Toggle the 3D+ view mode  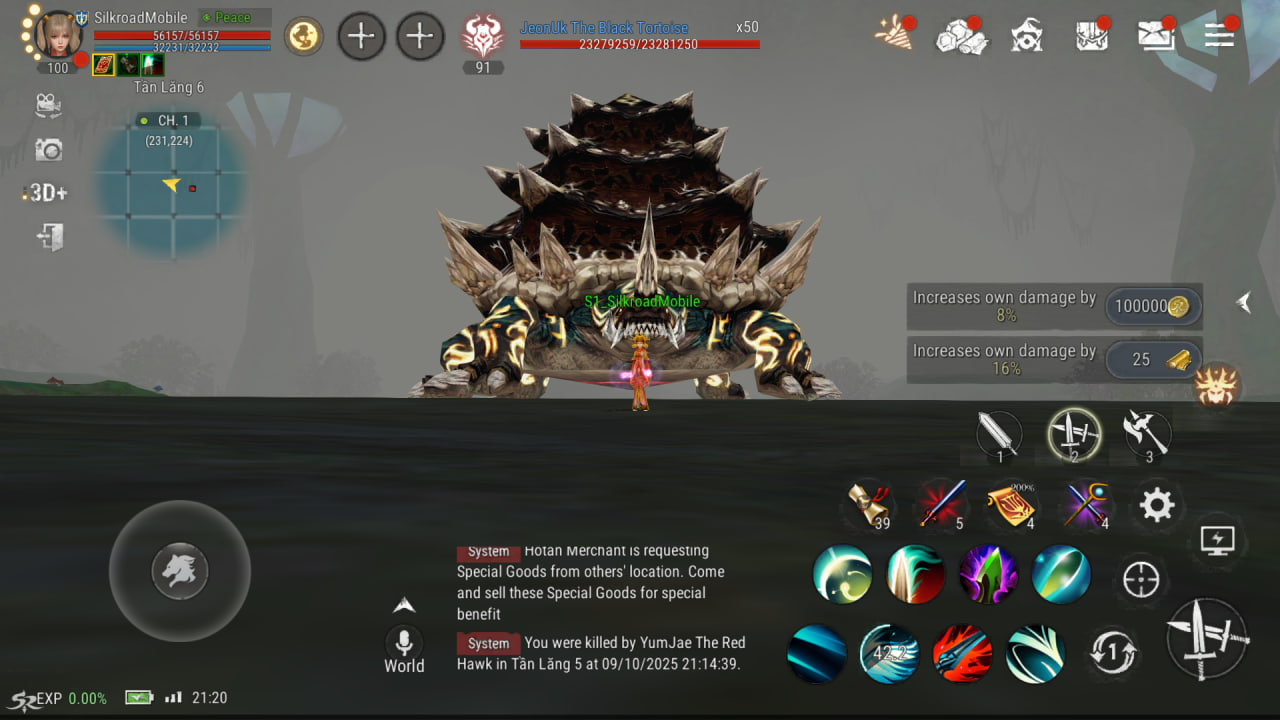point(46,193)
